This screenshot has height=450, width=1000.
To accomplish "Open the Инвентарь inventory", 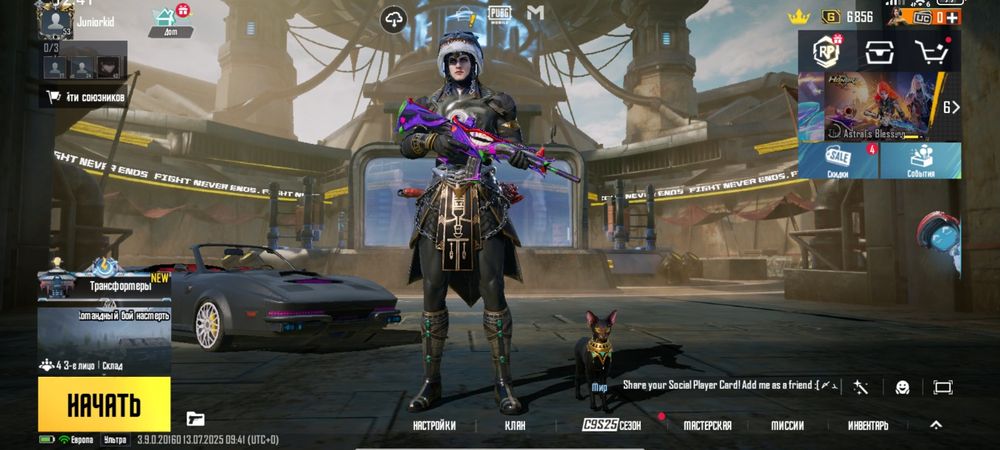I will pyautogui.click(x=867, y=425).
